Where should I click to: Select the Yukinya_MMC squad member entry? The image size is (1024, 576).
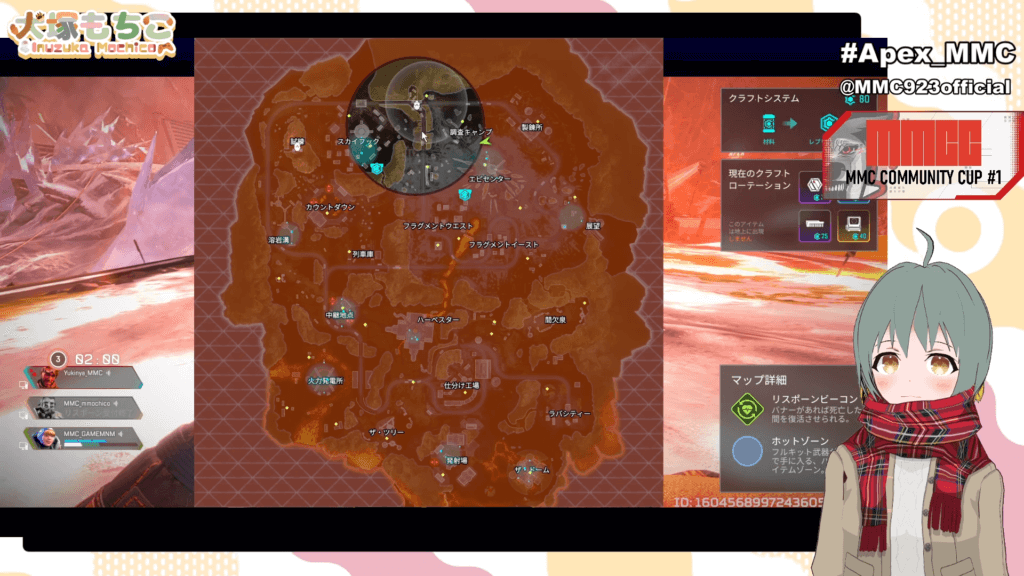84,377
